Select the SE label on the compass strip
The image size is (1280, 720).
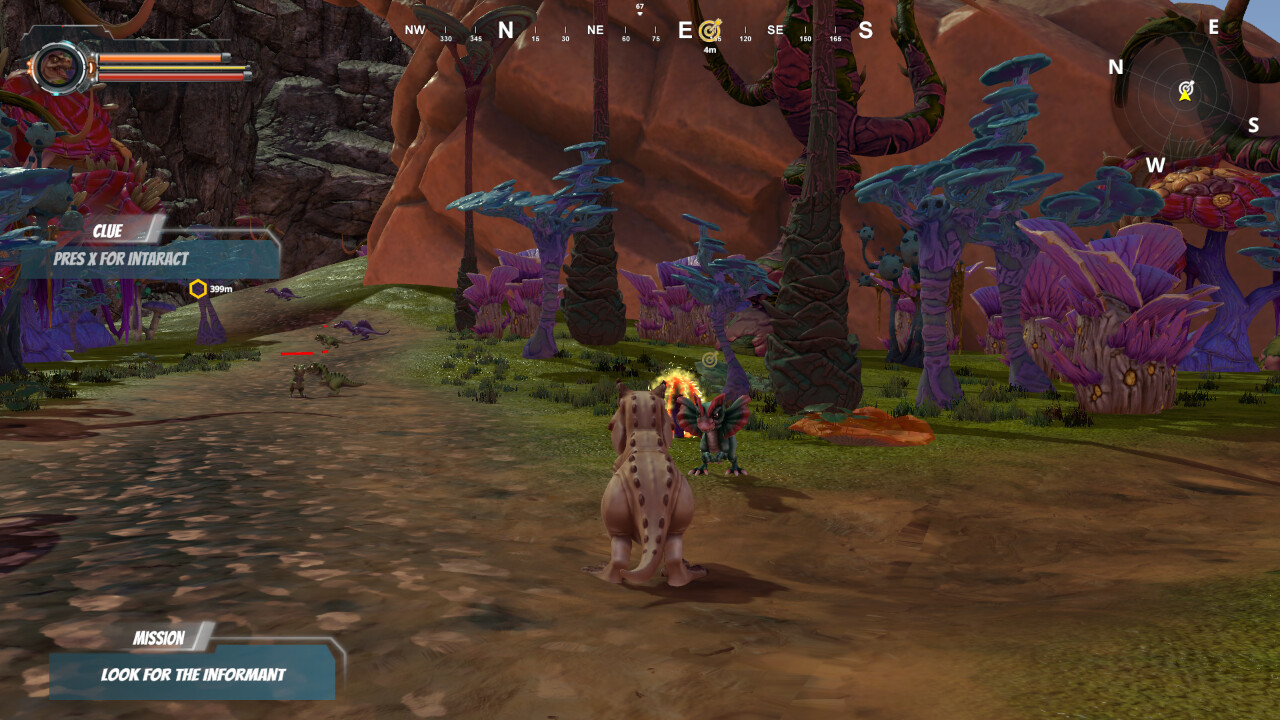tap(774, 30)
